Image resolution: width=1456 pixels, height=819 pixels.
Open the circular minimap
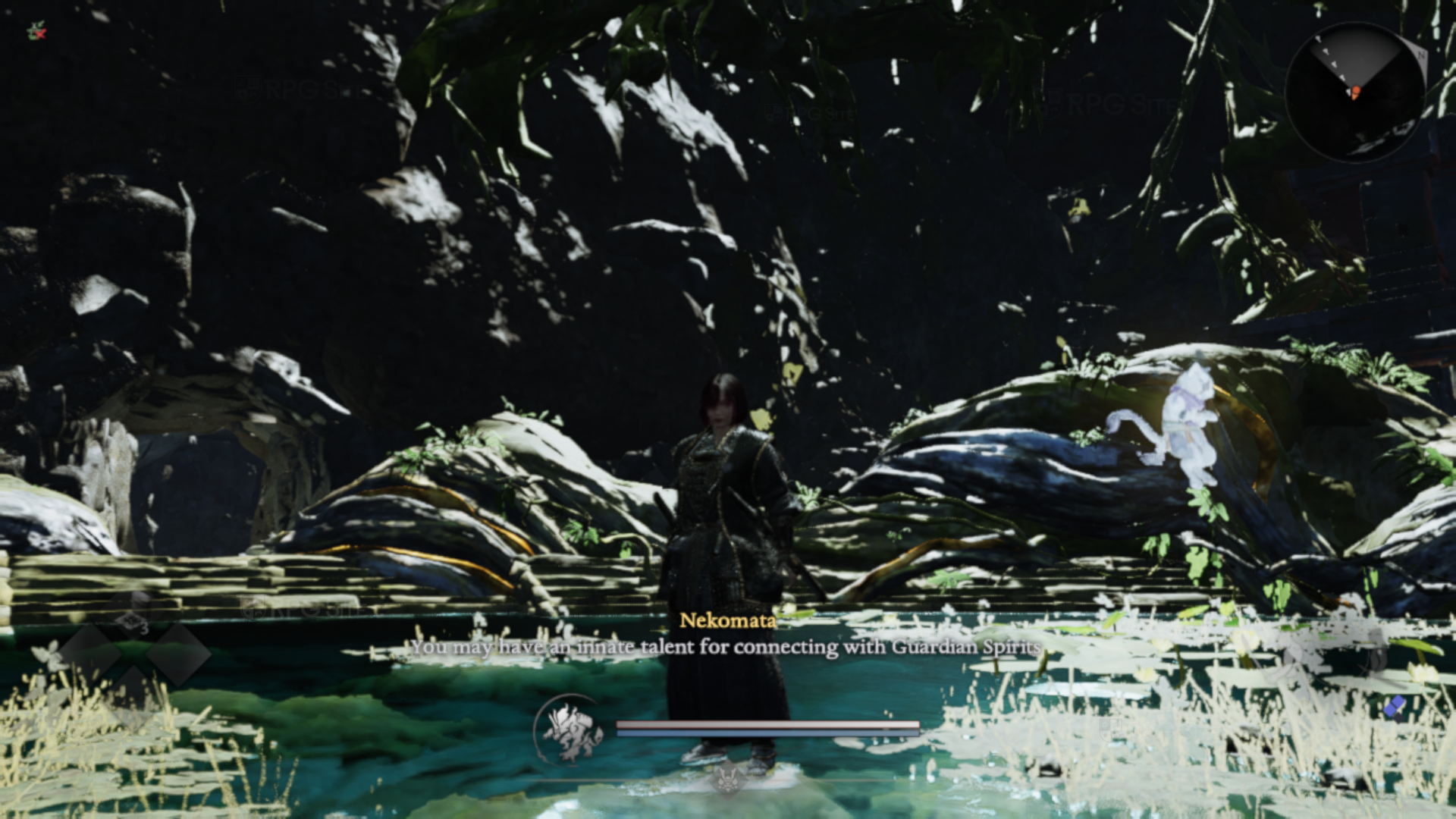coord(1354,92)
